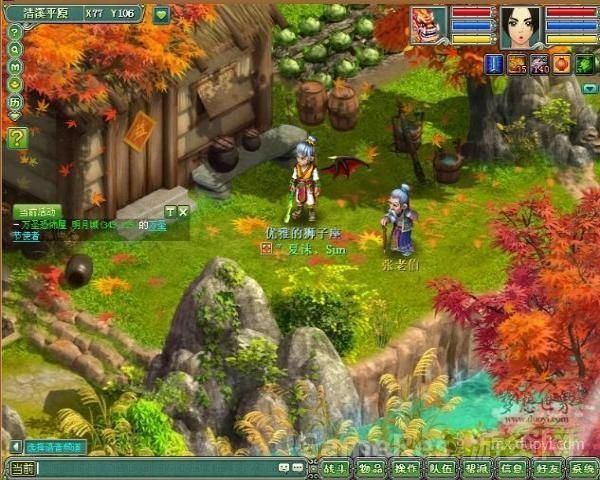Open the 队伍 (Team) panel
Screen dimensions: 600x480
click(440, 468)
